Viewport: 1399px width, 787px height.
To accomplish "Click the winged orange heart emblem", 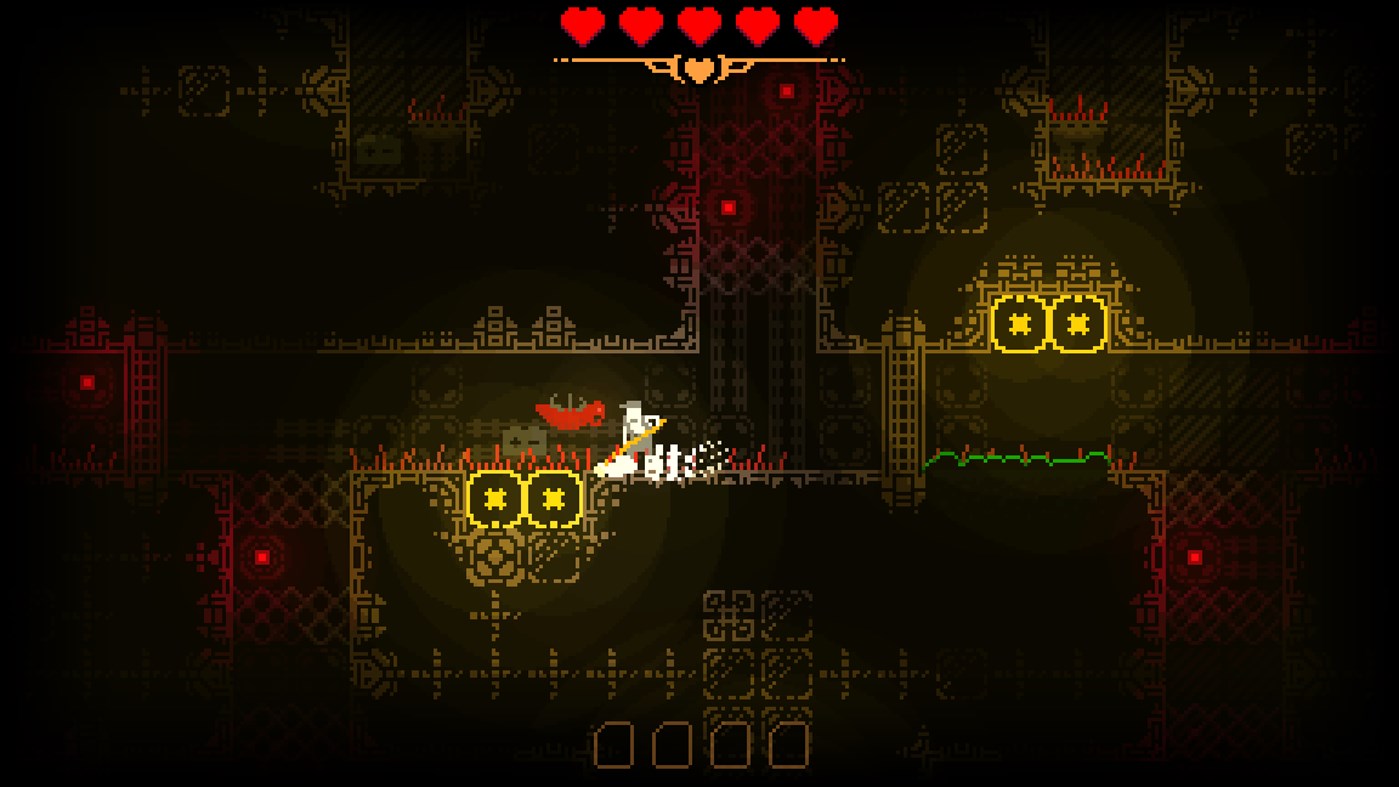I will point(698,67).
